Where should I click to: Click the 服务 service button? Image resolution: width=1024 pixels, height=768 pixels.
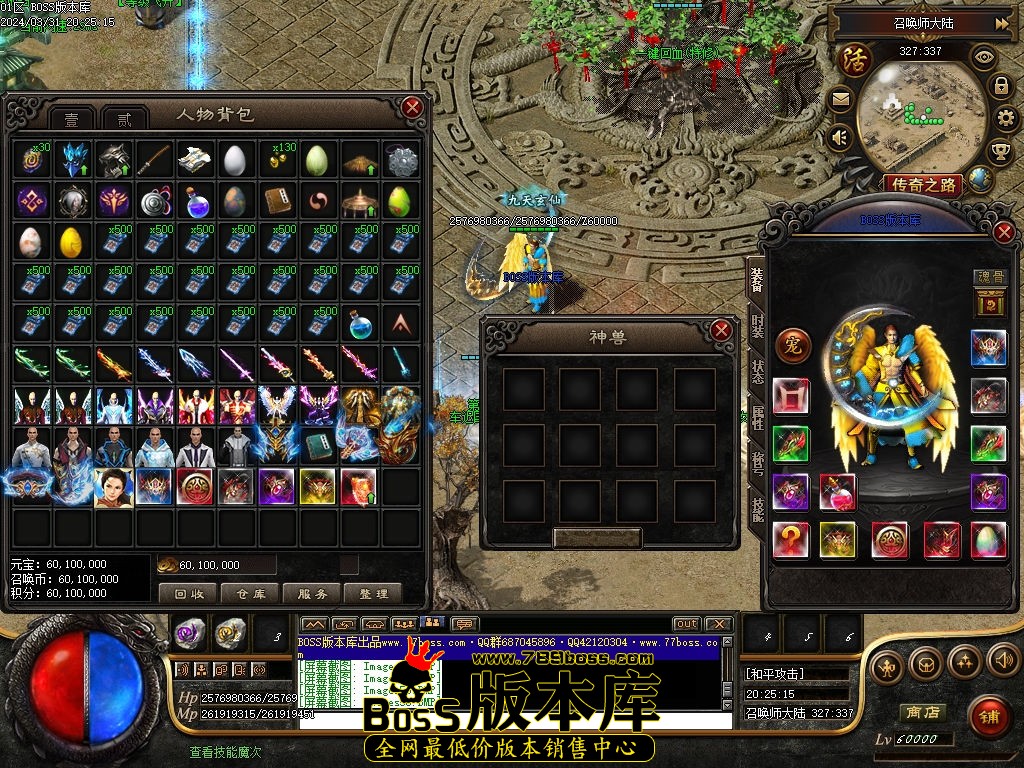point(312,593)
